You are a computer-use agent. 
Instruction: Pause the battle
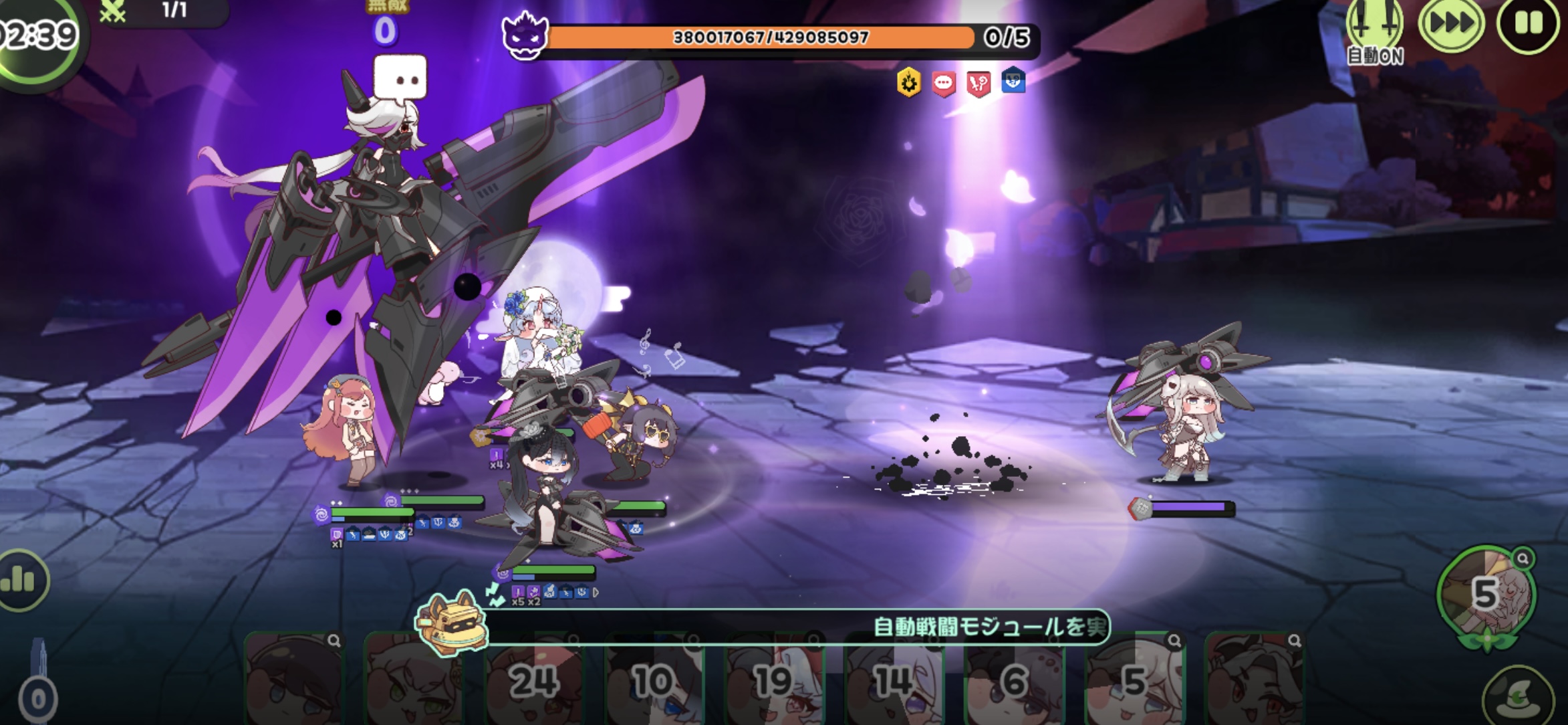(1527, 24)
